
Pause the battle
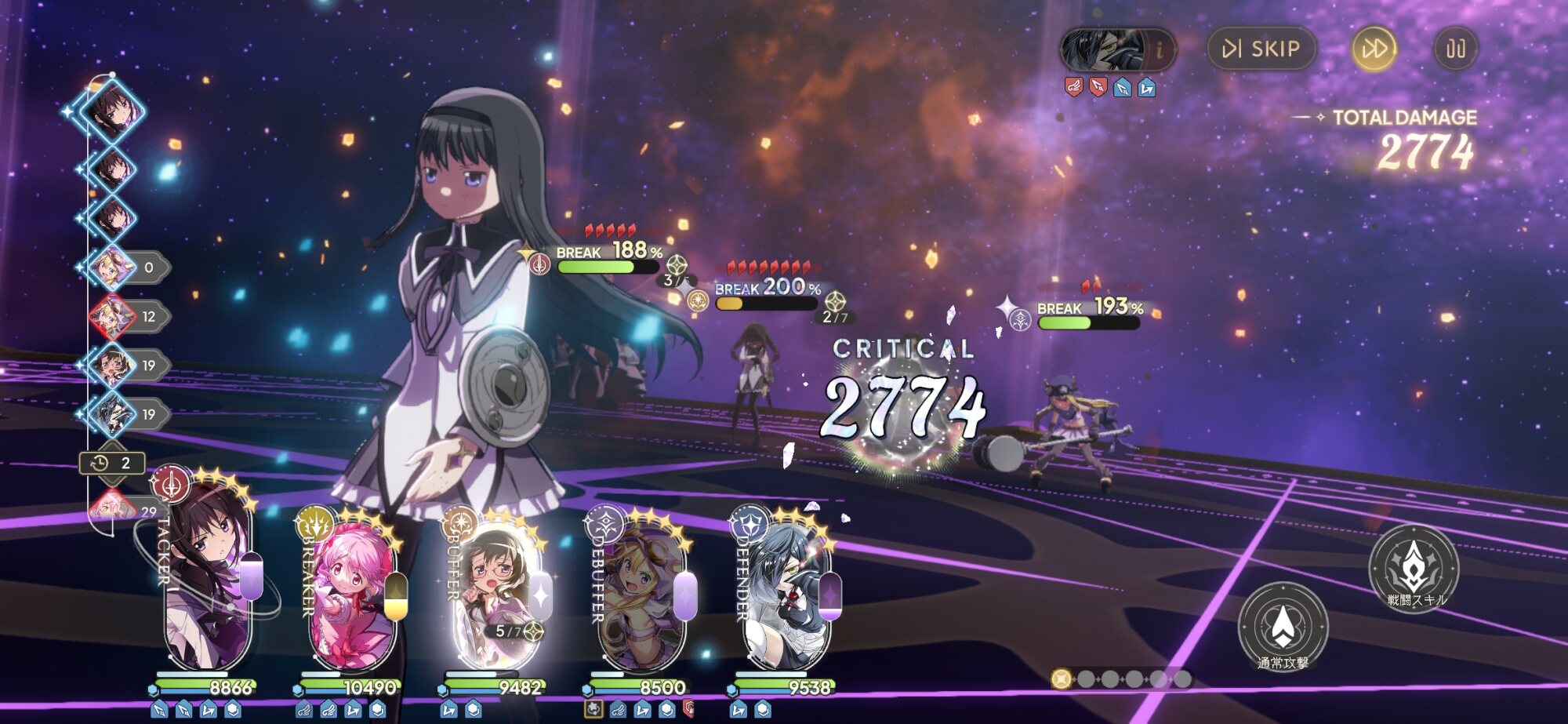point(1455,49)
